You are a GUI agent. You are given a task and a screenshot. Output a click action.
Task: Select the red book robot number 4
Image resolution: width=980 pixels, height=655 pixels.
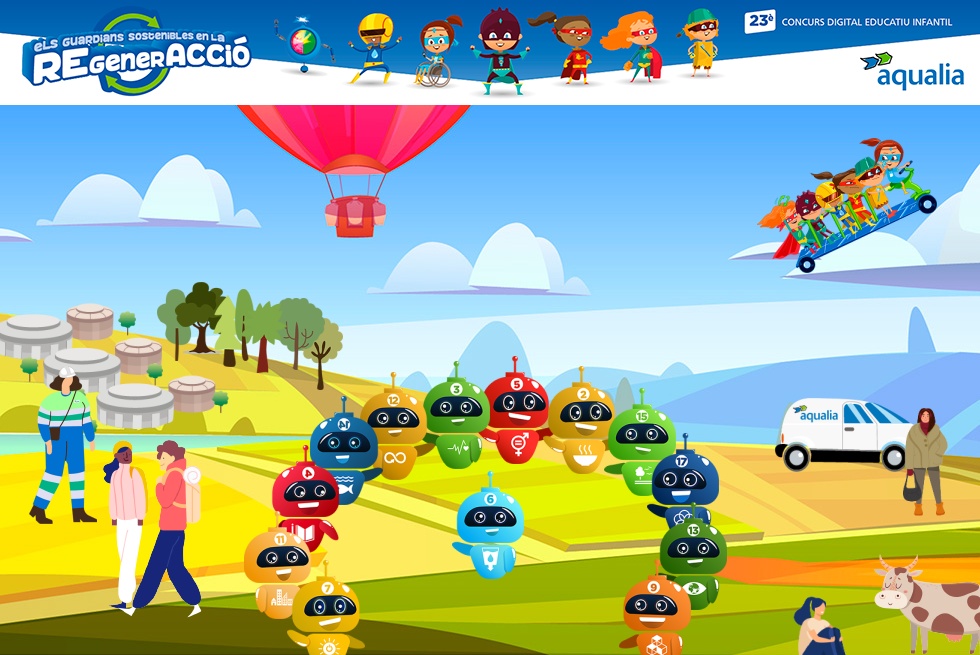305,502
